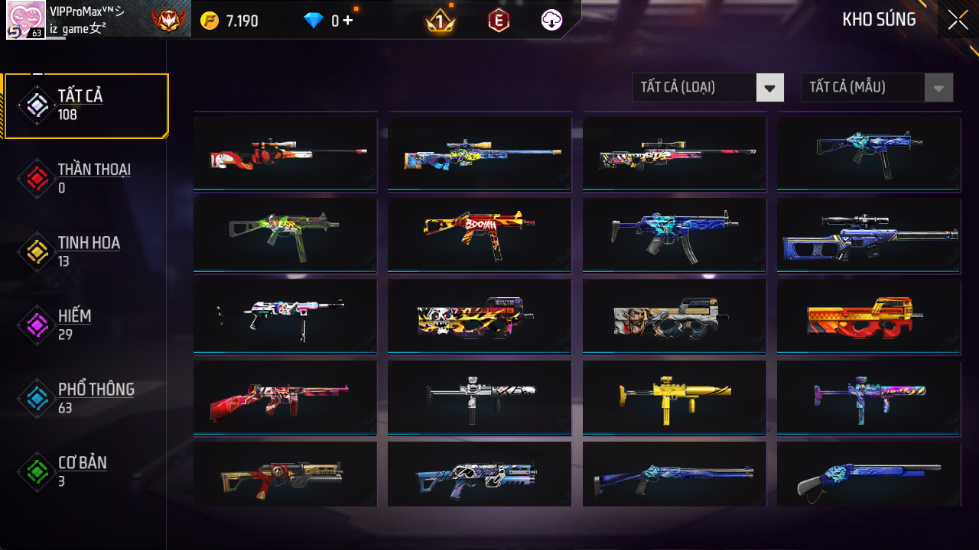The image size is (979, 550).
Task: Show the HIẾM weapon skins
Action: point(85,324)
